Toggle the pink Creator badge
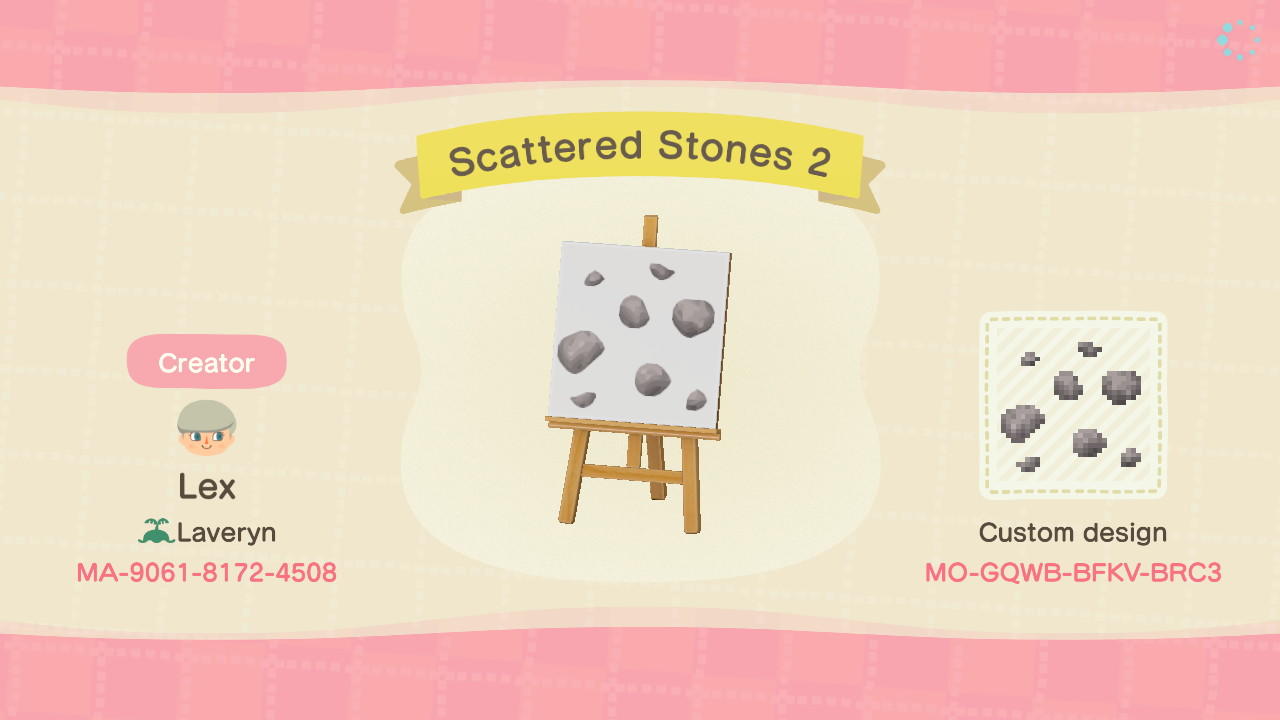Screen dimensions: 1280x720 click(x=206, y=362)
